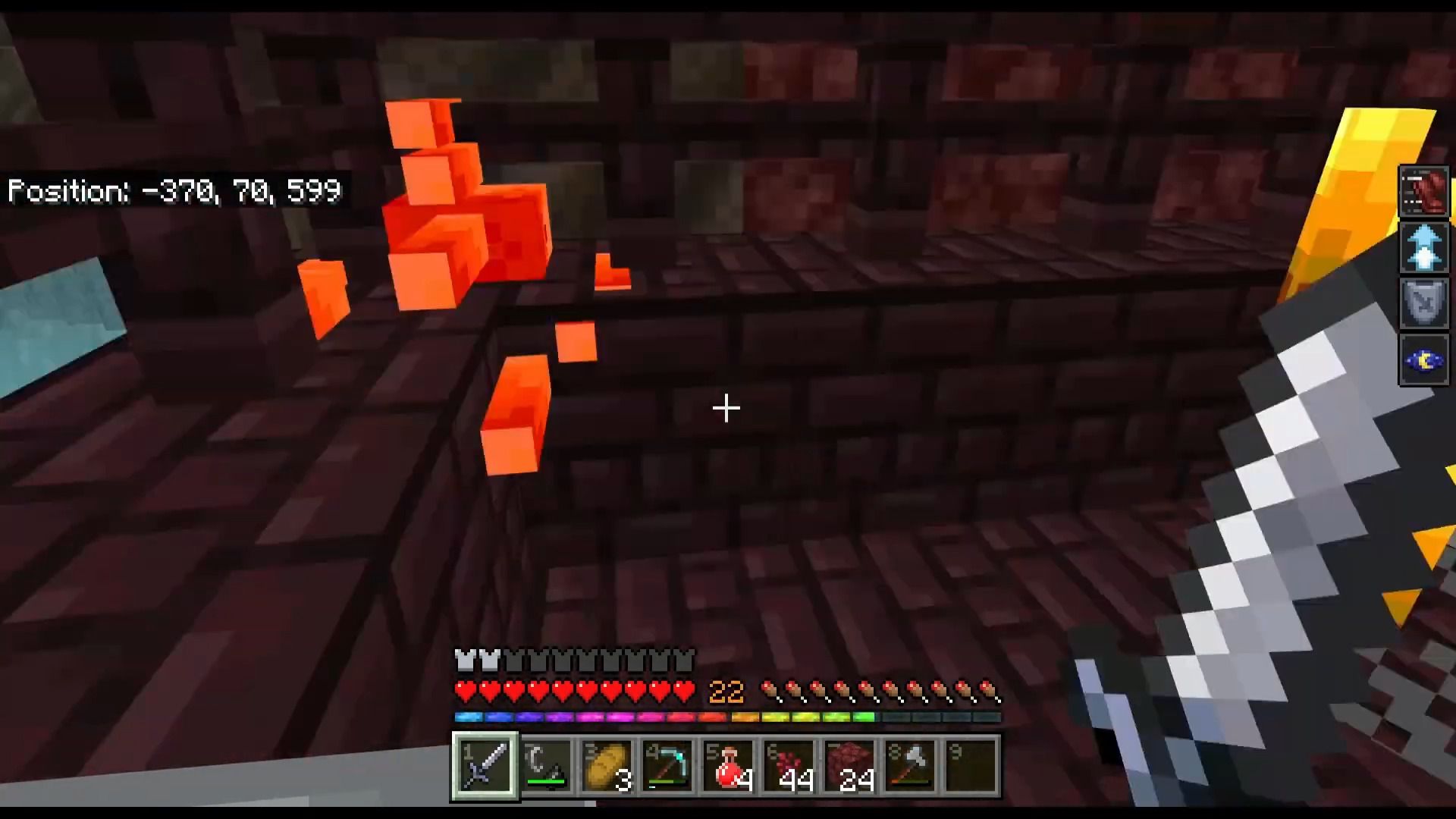Select the bread stack in slot 3
The height and width of the screenshot is (819, 1456).
[x=607, y=766]
